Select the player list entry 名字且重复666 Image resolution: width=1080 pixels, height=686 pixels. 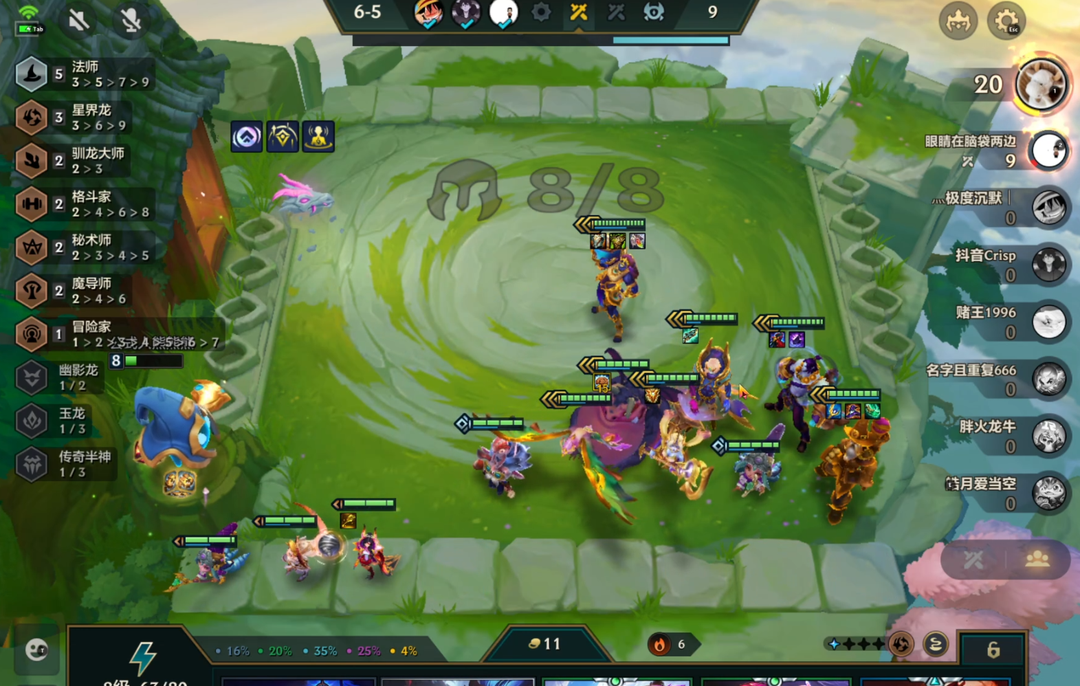tap(1049, 379)
